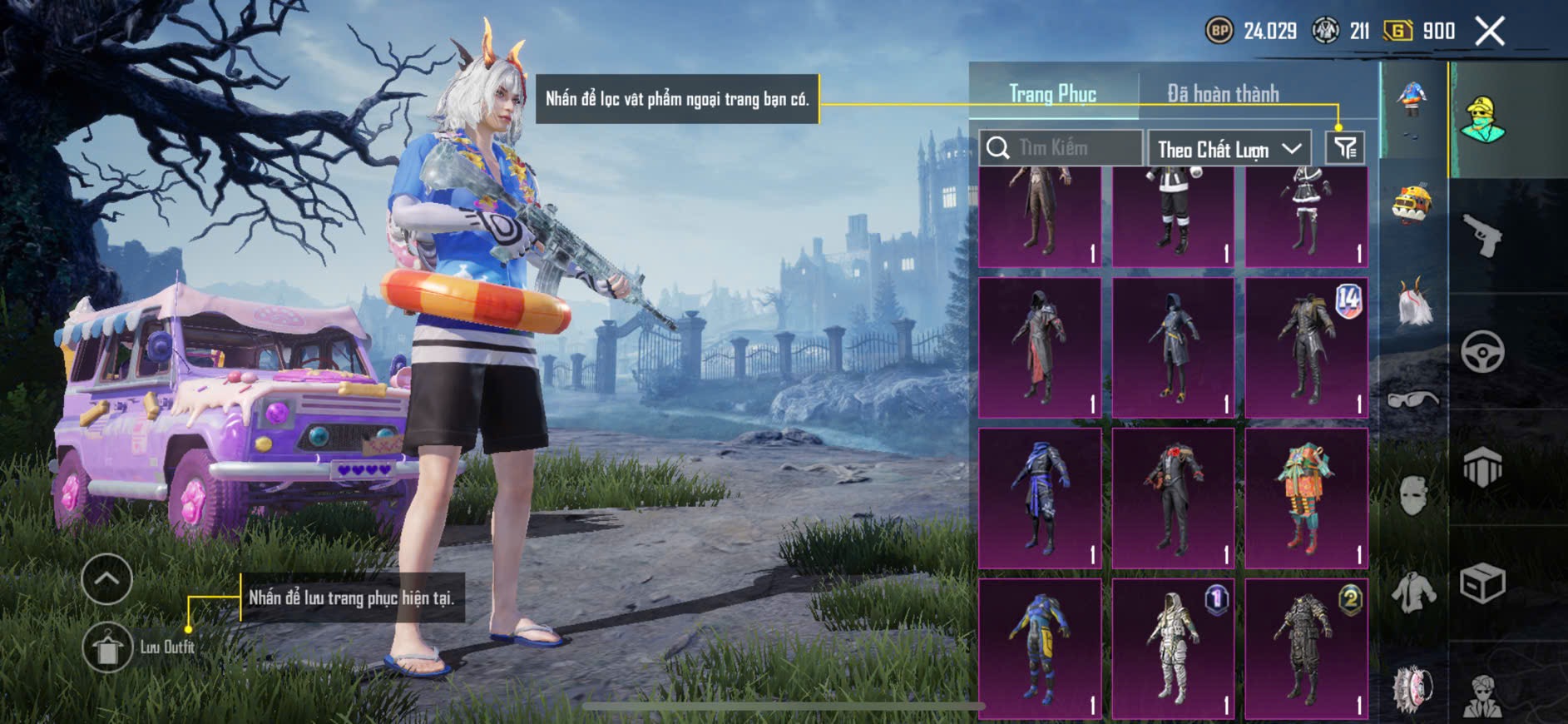Choose the armor outfit with badge 2
Viewport: 1568px width, 724px height.
point(1306,648)
